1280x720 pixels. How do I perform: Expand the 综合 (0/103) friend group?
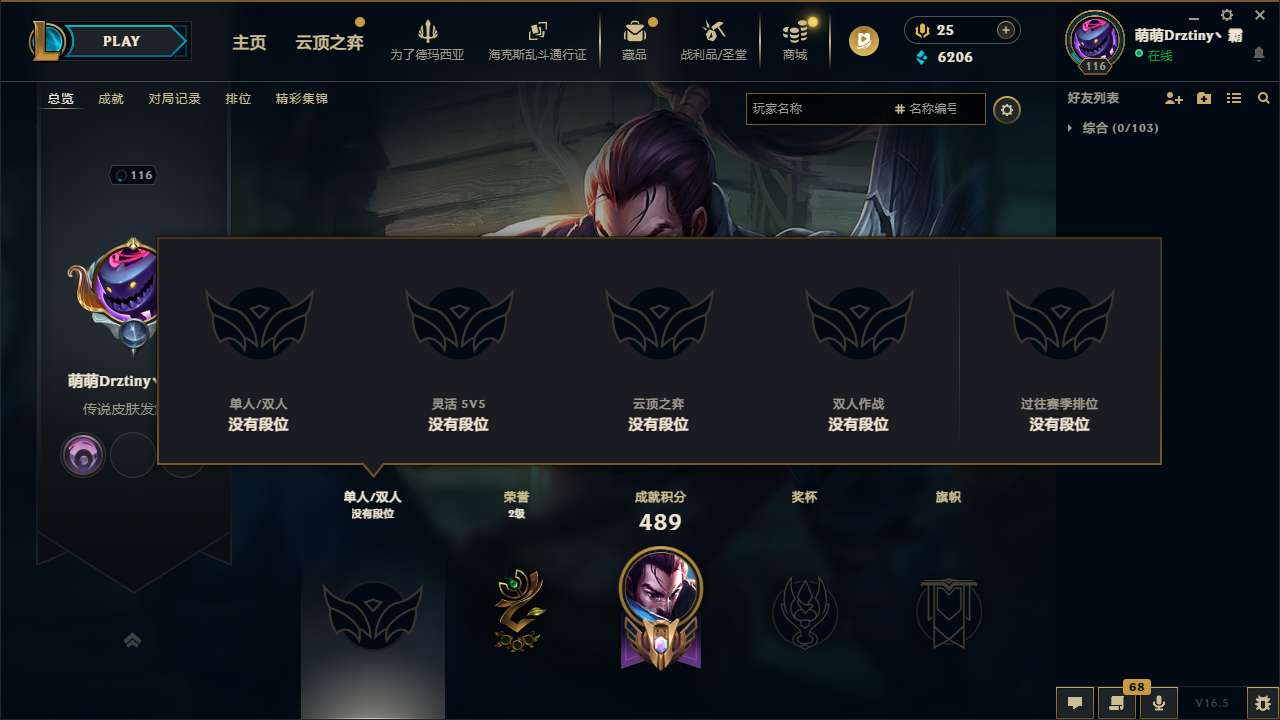click(1118, 128)
